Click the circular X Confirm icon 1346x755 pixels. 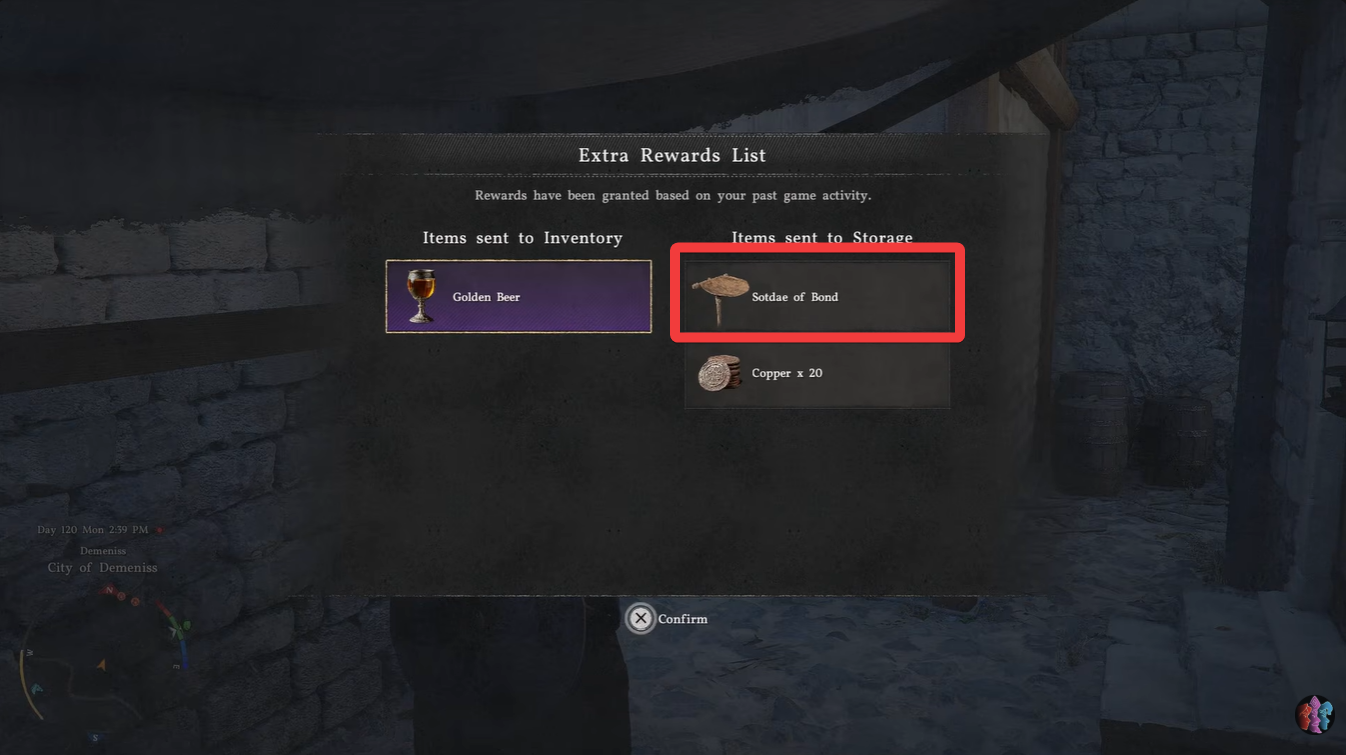[641, 618]
